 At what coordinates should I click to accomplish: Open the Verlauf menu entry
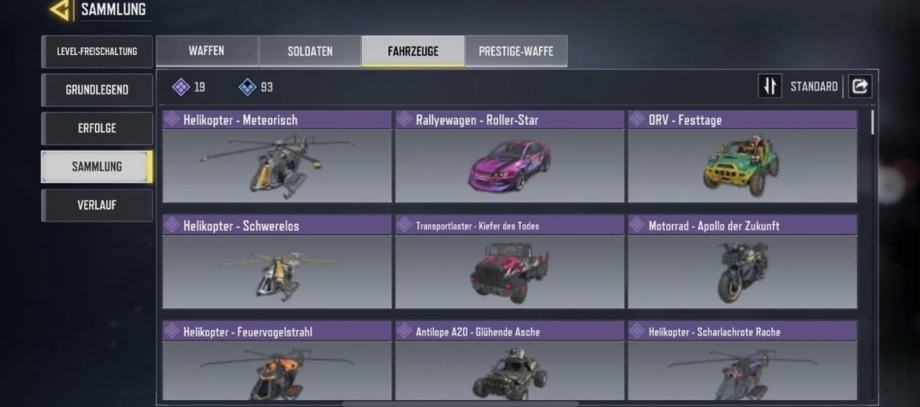click(x=97, y=205)
